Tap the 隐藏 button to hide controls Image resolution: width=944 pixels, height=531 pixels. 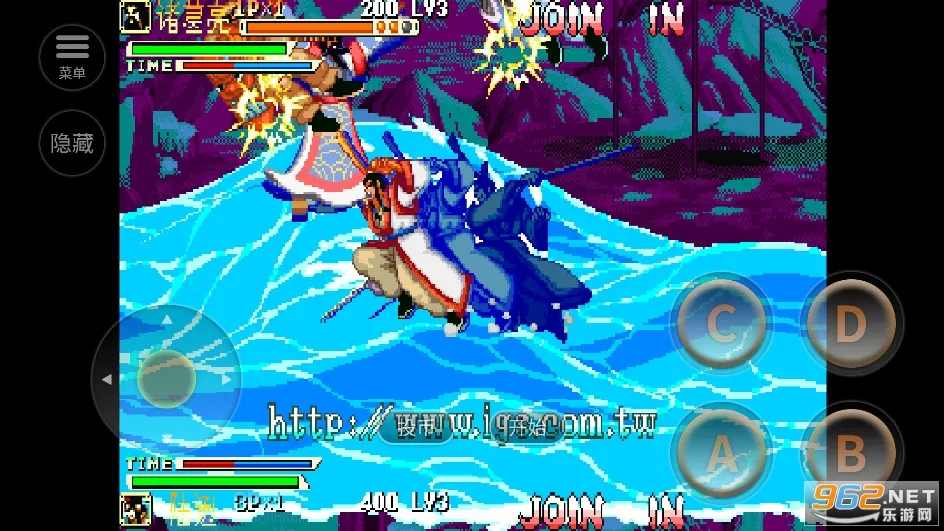pyautogui.click(x=72, y=143)
